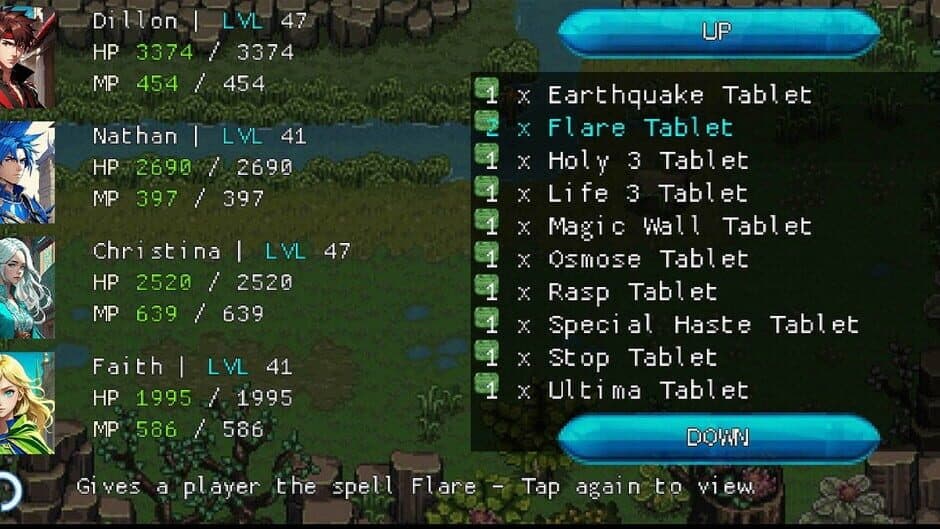Select the Ultima Tablet
Viewport: 940px width, 529px height.
point(648,390)
